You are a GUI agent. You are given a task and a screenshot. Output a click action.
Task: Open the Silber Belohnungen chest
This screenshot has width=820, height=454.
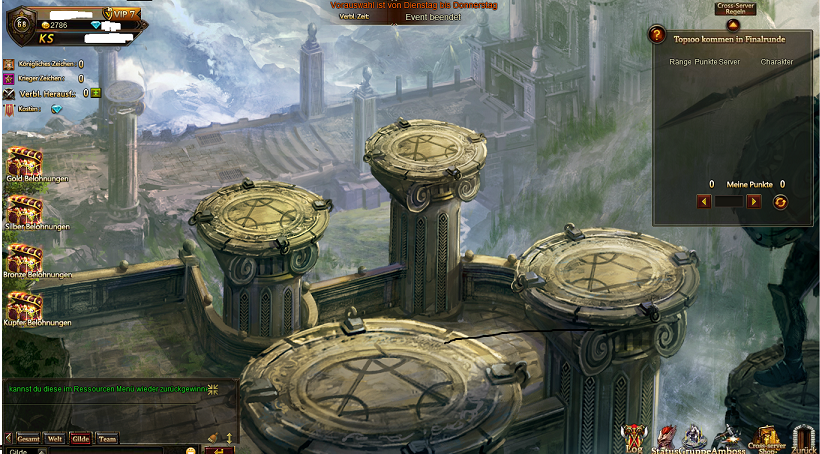(23, 210)
